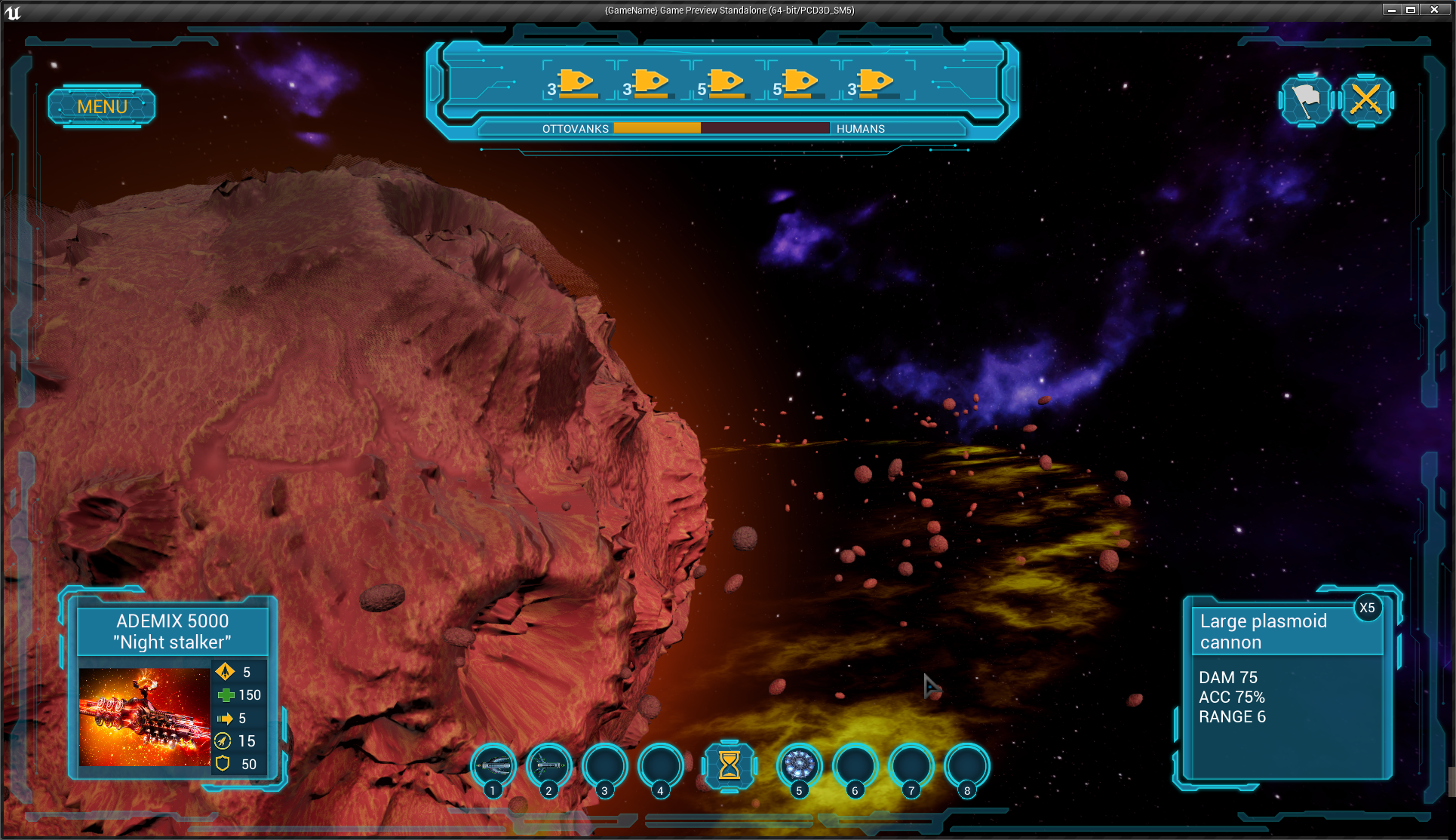The image size is (1456, 840).
Task: Minimize the game preview window
Action: (x=1392, y=10)
